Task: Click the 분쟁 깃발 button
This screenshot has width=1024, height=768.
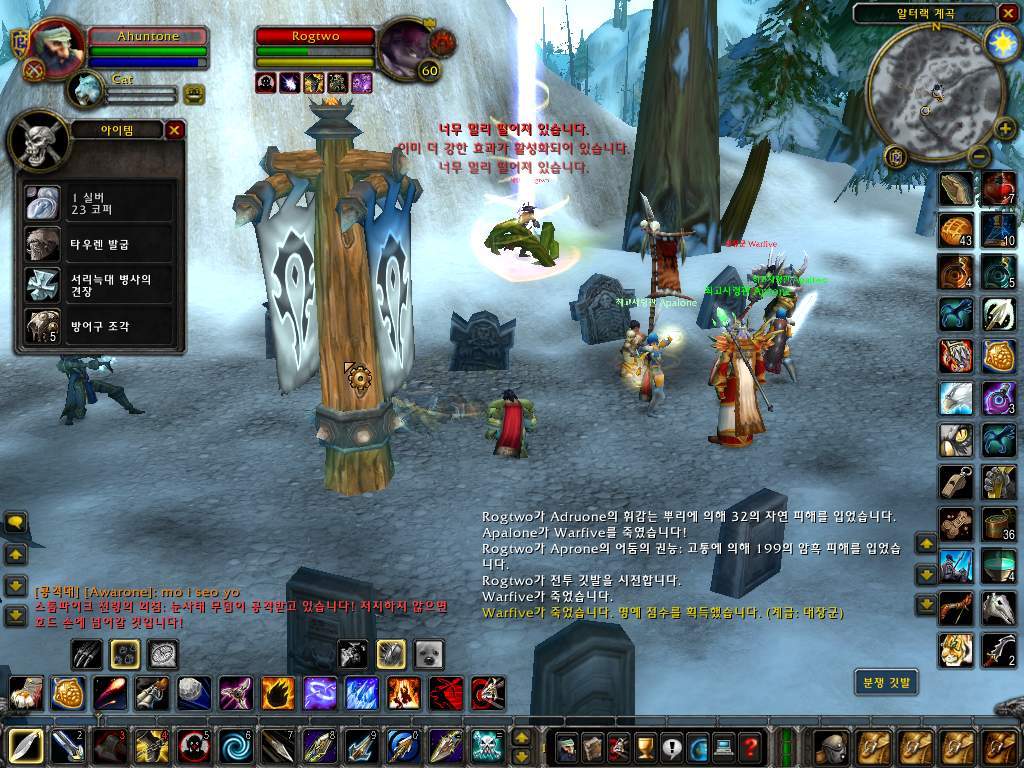Action: coord(886,683)
